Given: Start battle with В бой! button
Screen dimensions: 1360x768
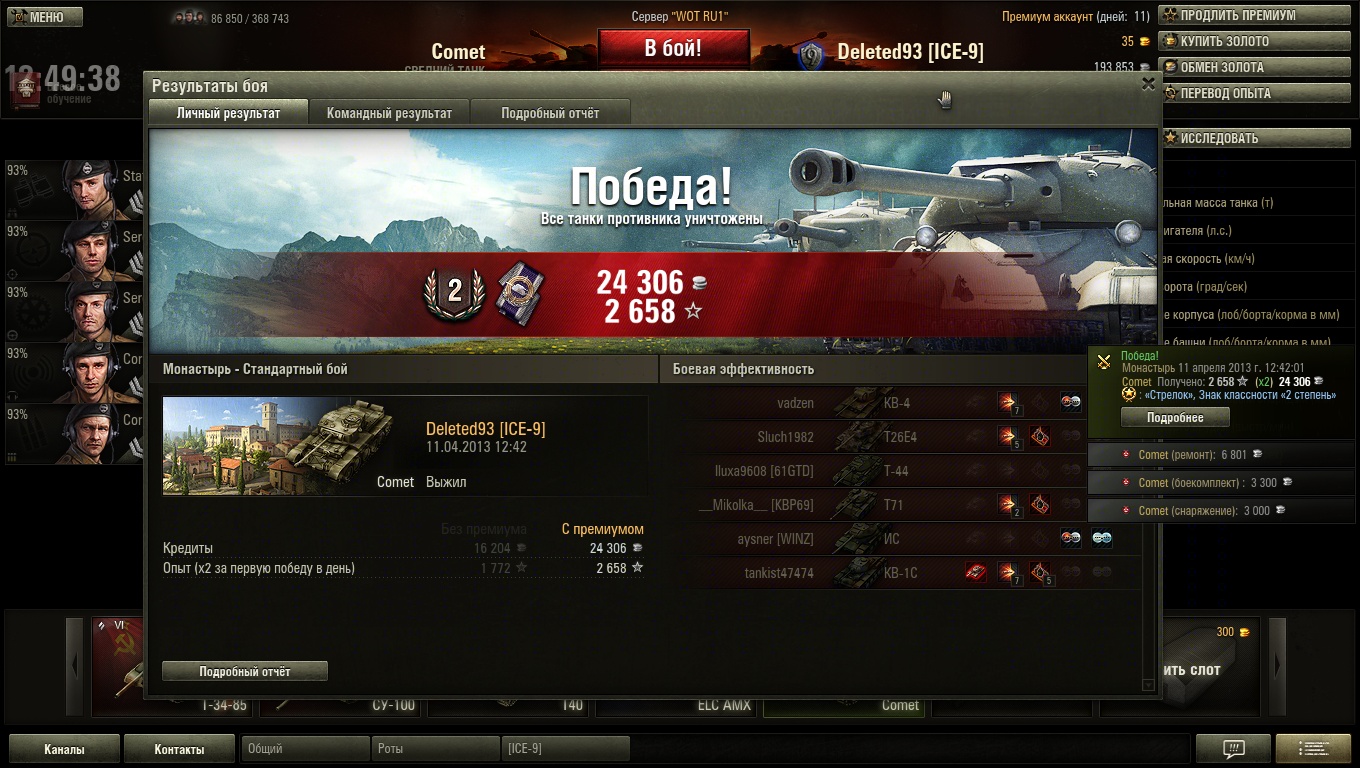Looking at the screenshot, I should click(x=673, y=49).
